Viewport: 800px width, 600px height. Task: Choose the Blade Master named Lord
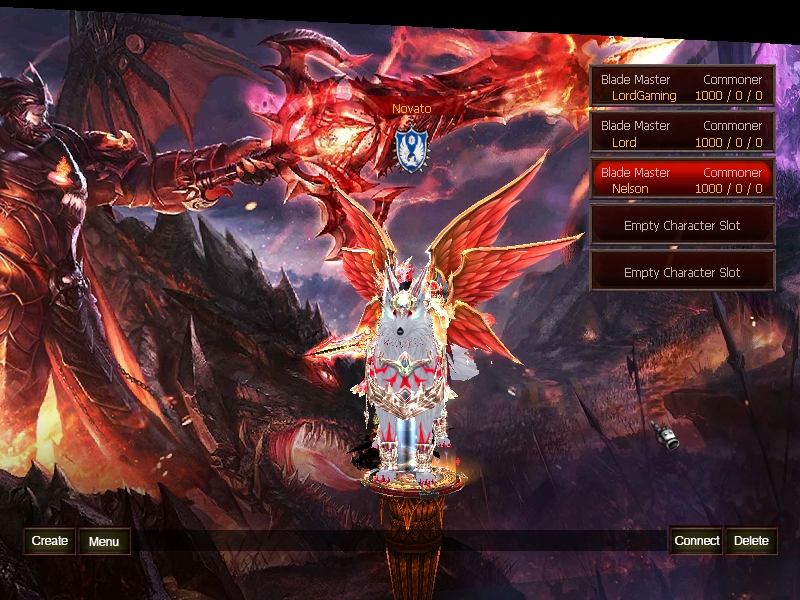tap(682, 134)
